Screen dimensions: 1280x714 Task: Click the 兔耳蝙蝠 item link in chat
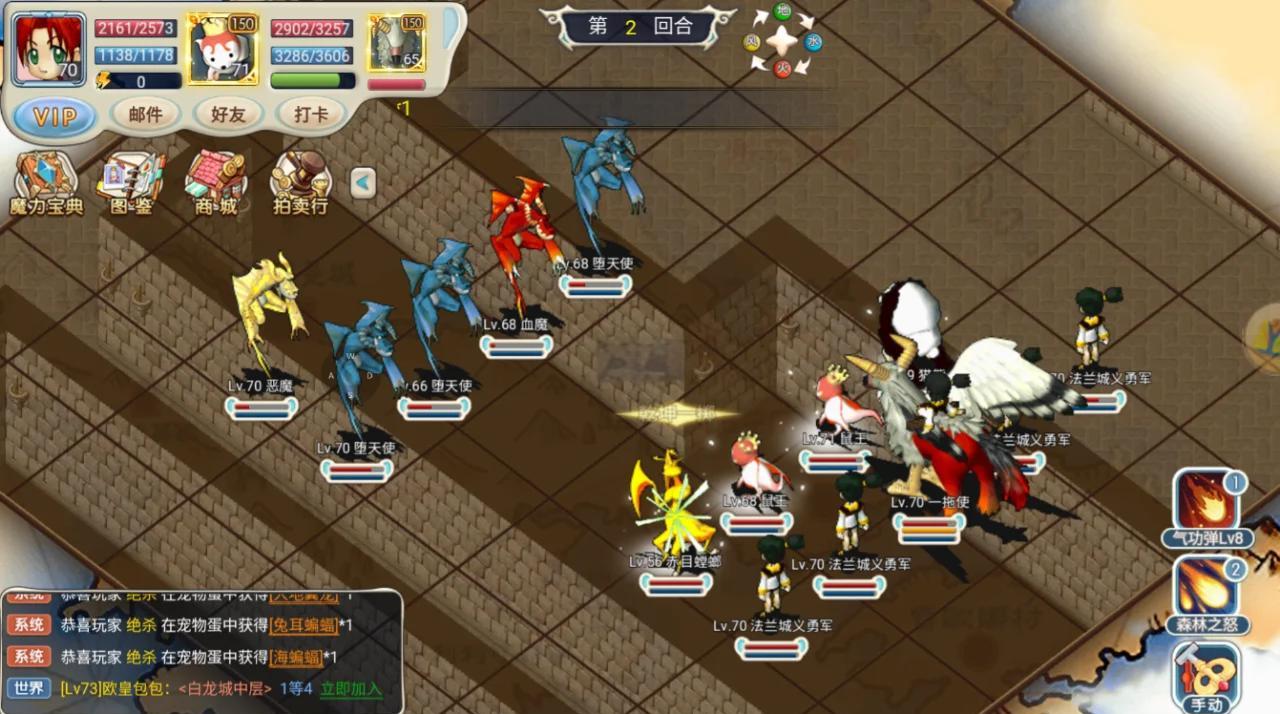coord(301,625)
